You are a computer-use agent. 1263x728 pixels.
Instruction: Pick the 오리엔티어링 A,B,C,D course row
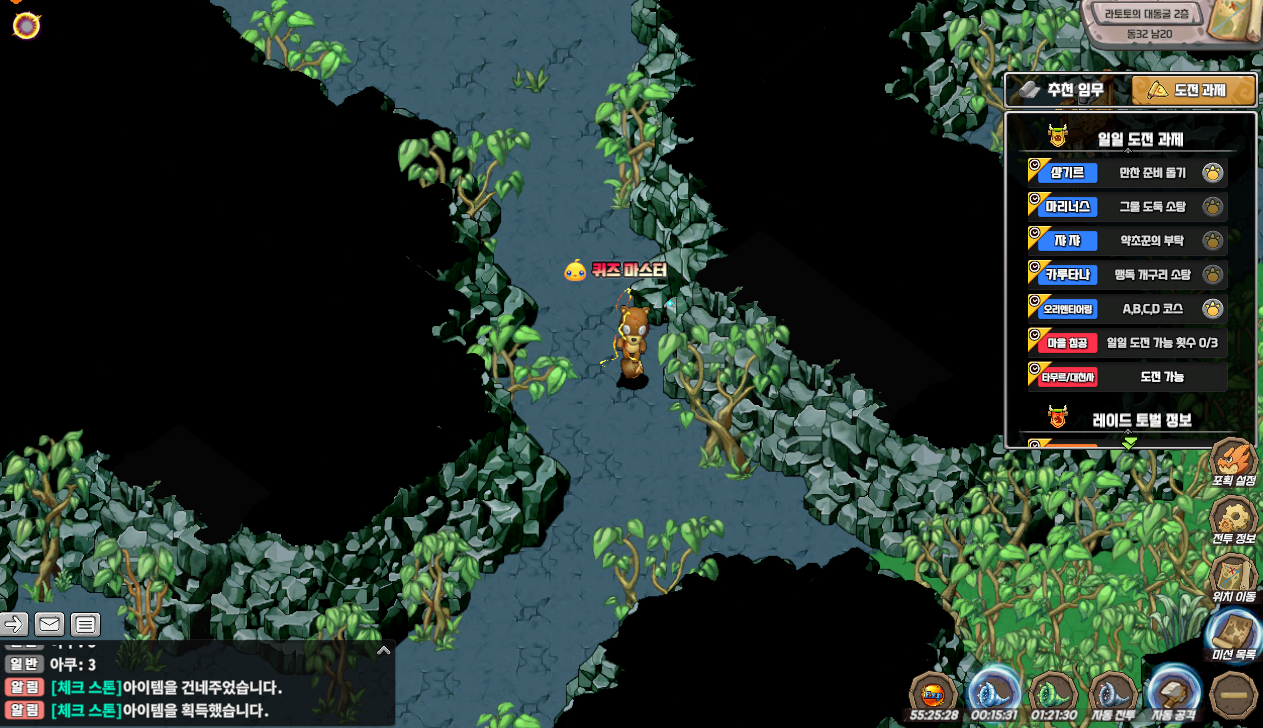tap(1127, 309)
